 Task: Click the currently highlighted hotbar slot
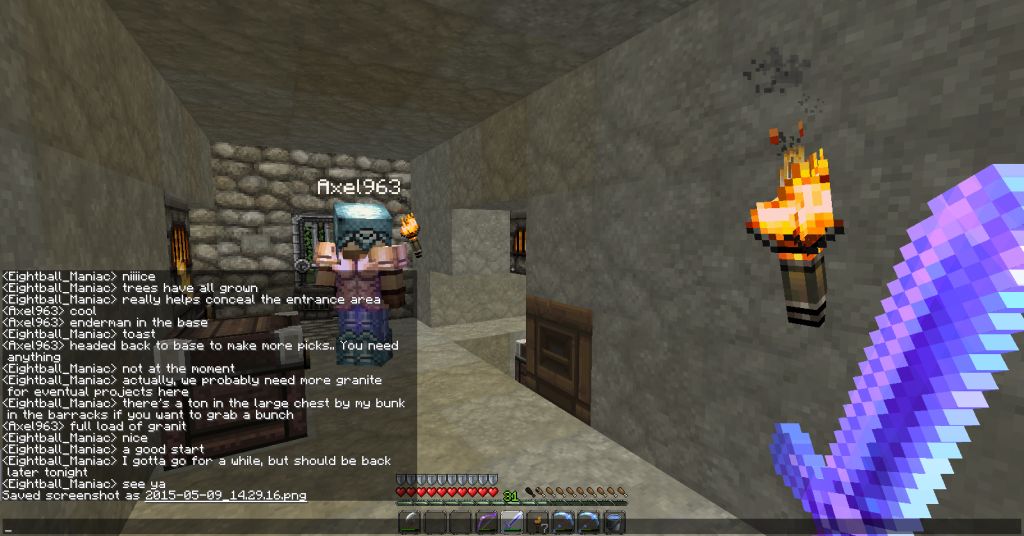pos(512,521)
